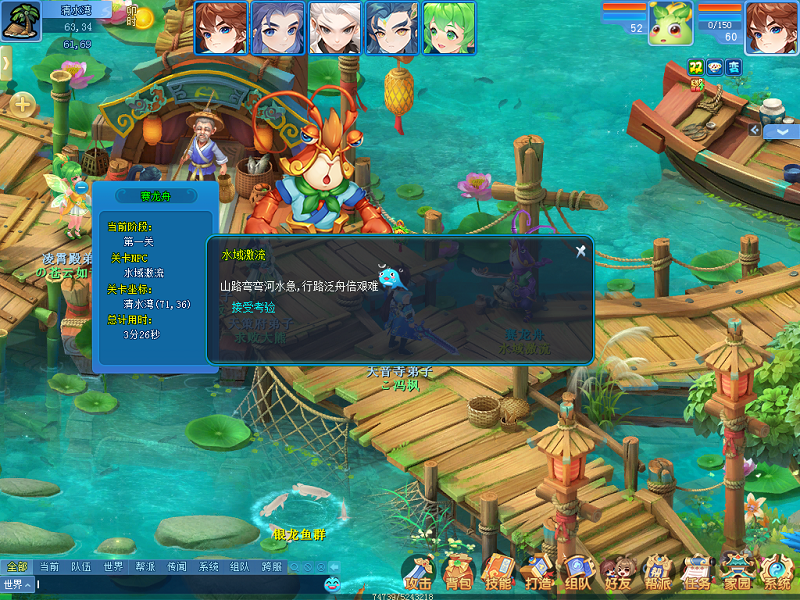This screenshot has width=800, height=600.
Task: Open the 系统 system settings
Action: [x=776, y=574]
